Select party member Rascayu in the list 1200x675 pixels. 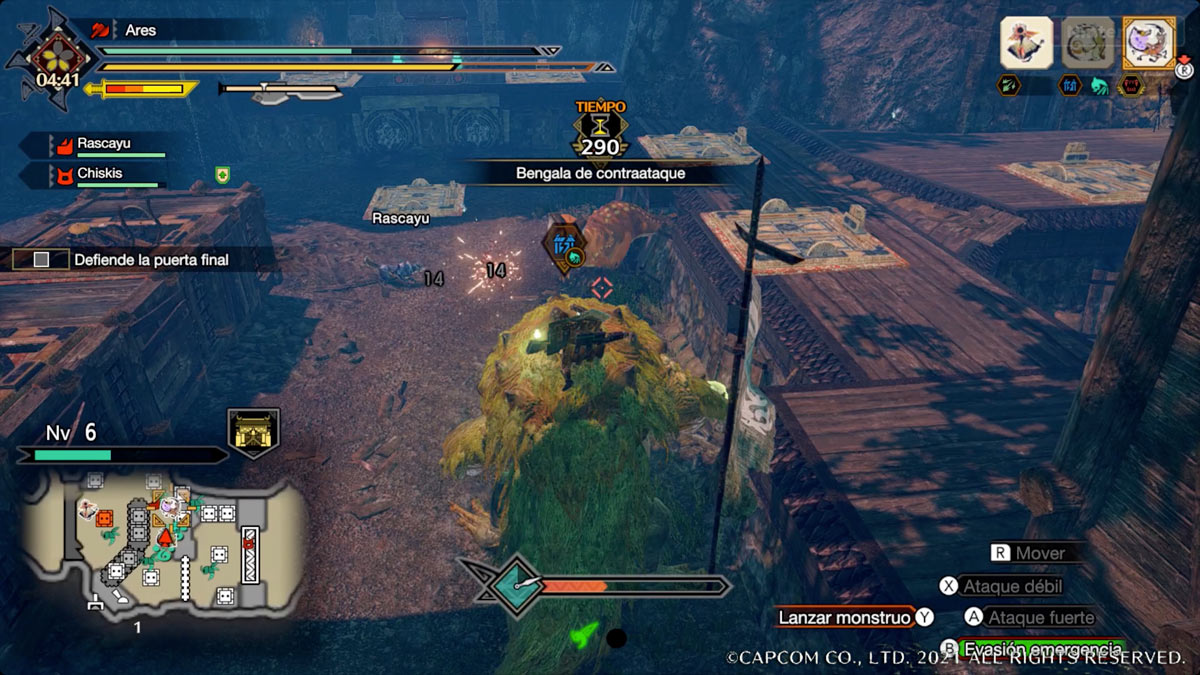click(x=104, y=145)
